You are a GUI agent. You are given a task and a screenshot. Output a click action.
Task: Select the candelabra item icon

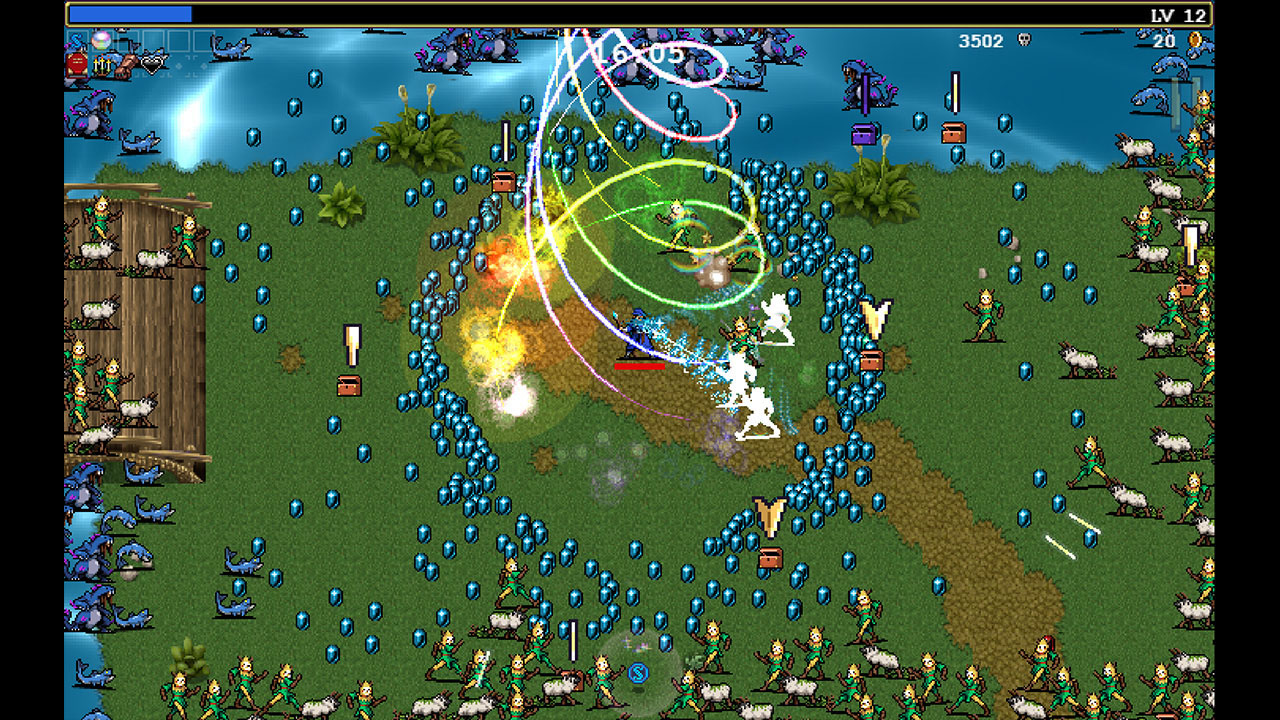pos(101,63)
